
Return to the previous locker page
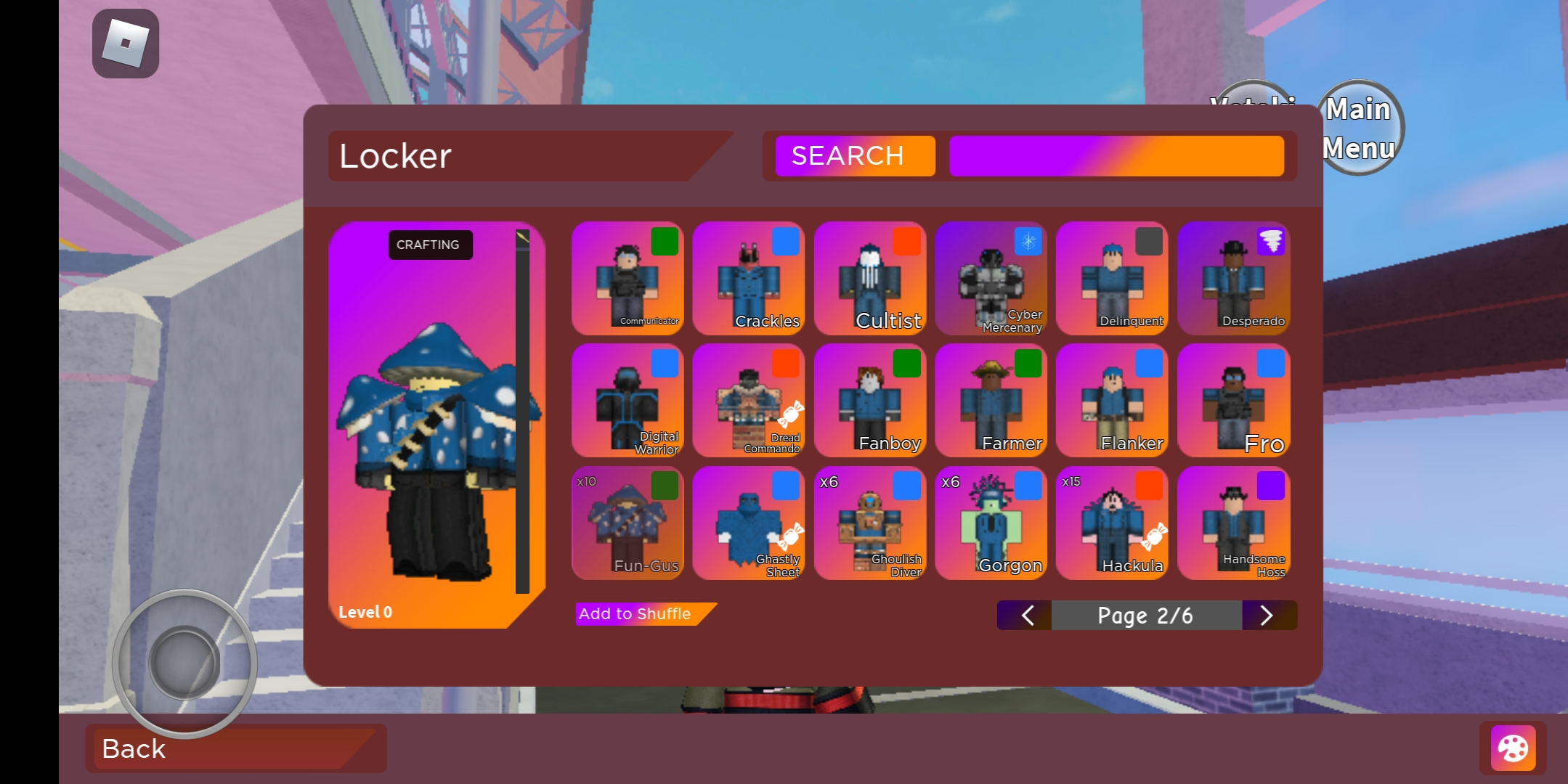click(1026, 616)
